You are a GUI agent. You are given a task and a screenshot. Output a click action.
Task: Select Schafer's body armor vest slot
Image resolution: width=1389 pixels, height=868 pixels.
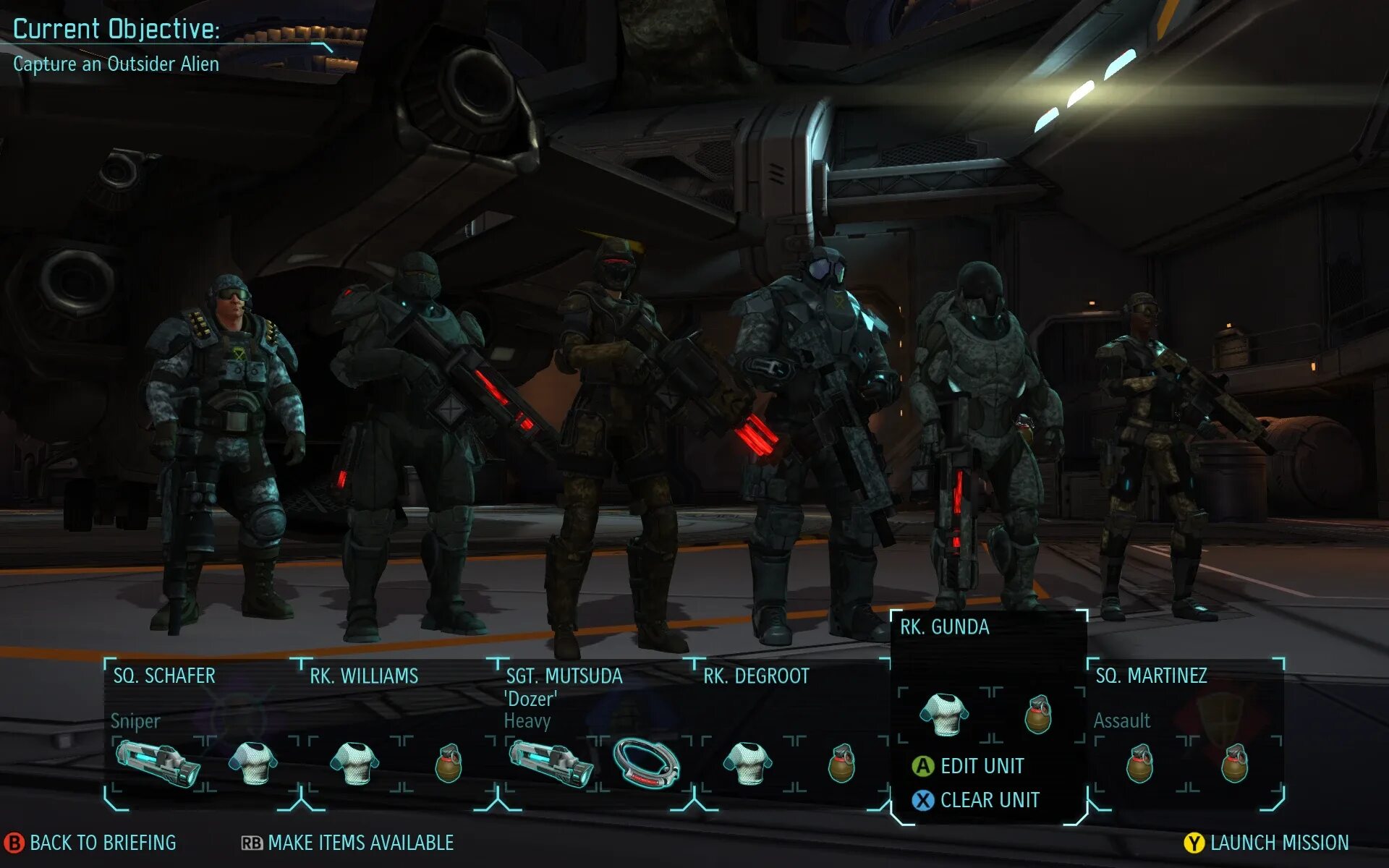[252, 764]
